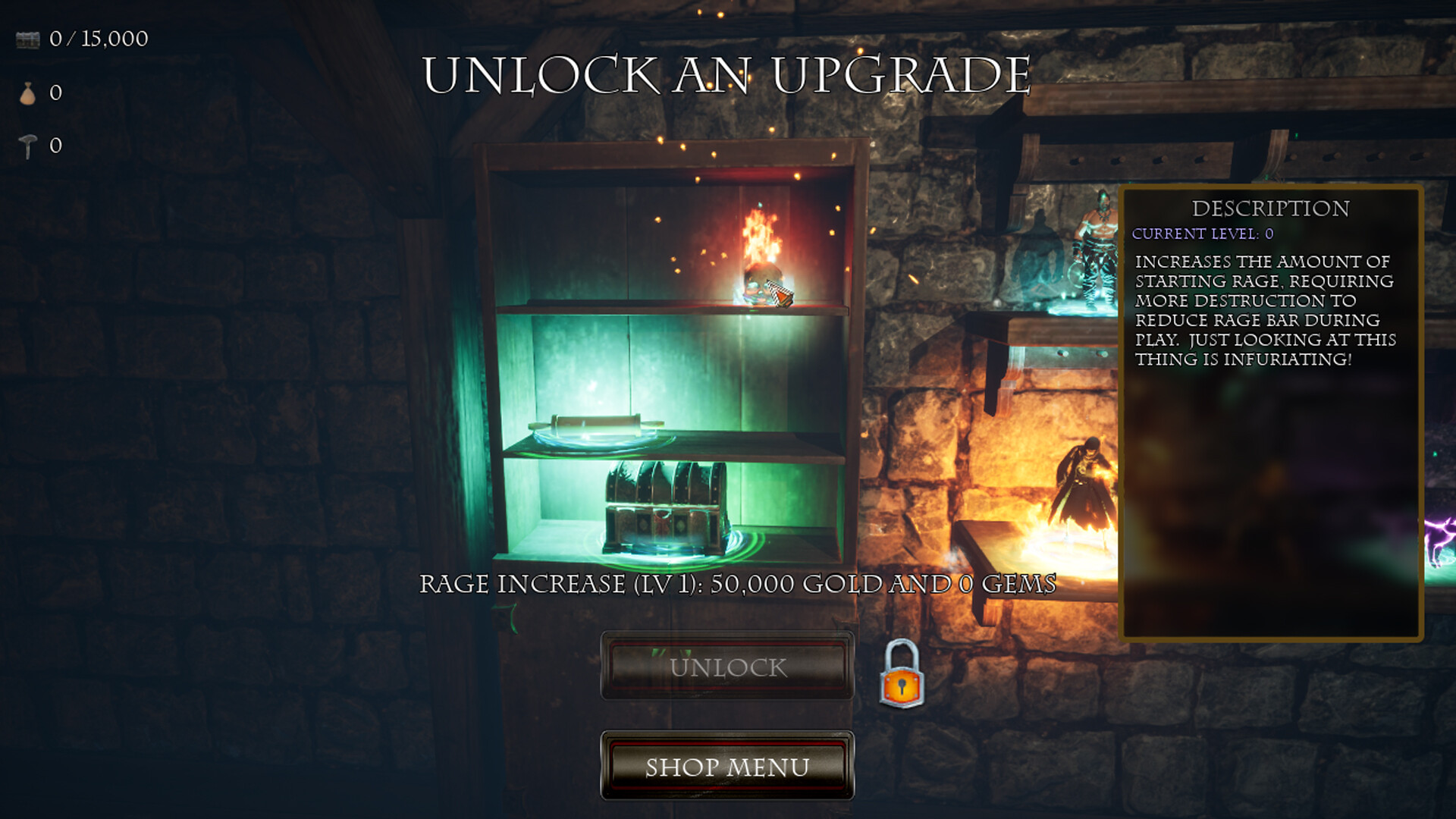Click the Rage Increase price label
The width and height of the screenshot is (1456, 819).
pos(739,584)
